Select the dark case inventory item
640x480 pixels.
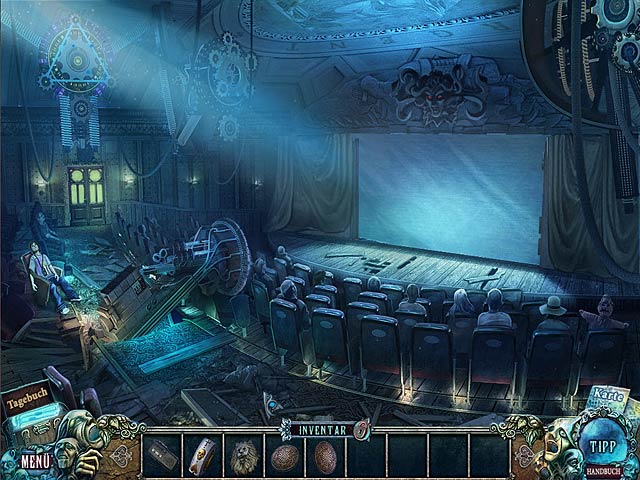(159, 455)
